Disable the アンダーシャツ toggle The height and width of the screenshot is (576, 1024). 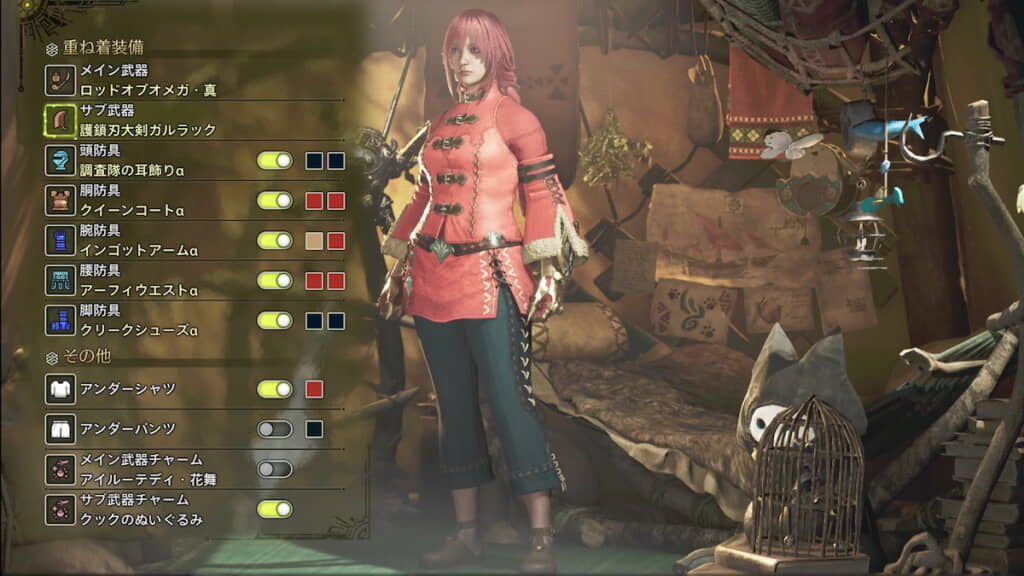(274, 389)
